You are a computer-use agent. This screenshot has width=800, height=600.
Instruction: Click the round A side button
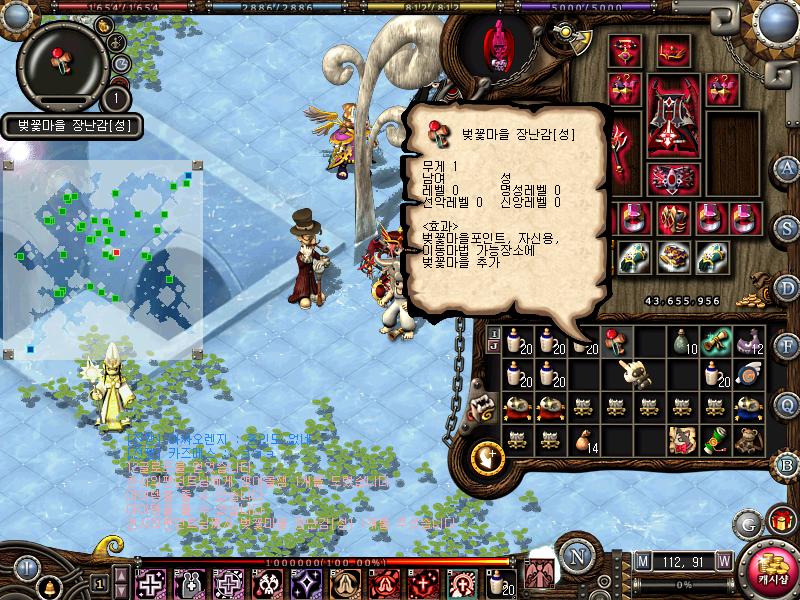pos(787,167)
